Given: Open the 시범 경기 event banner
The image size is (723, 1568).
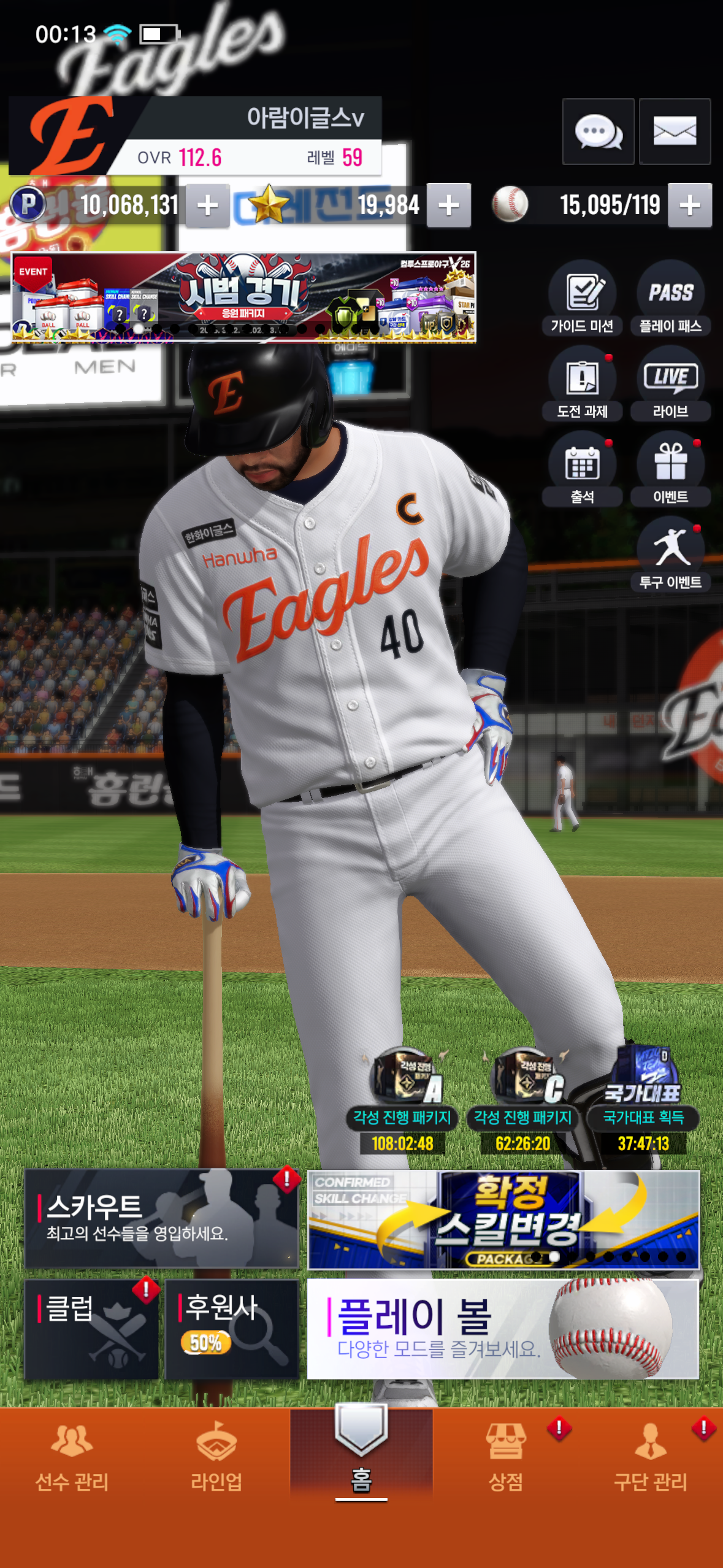Looking at the screenshot, I should 243,297.
